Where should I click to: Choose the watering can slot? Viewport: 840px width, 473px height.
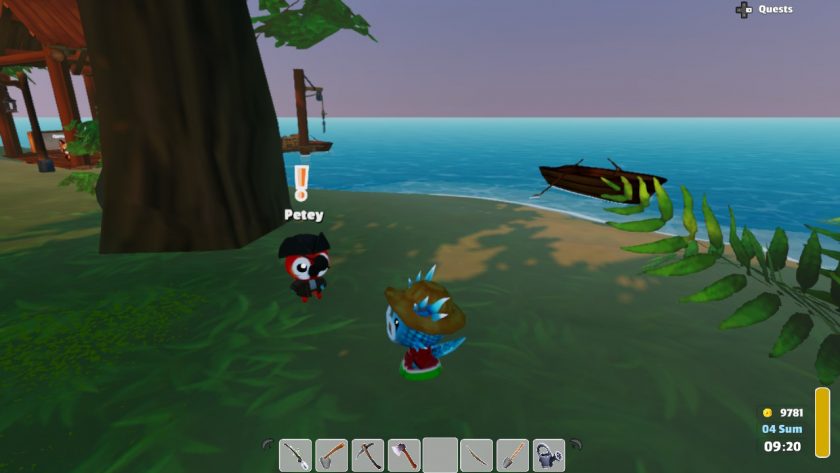point(548,456)
